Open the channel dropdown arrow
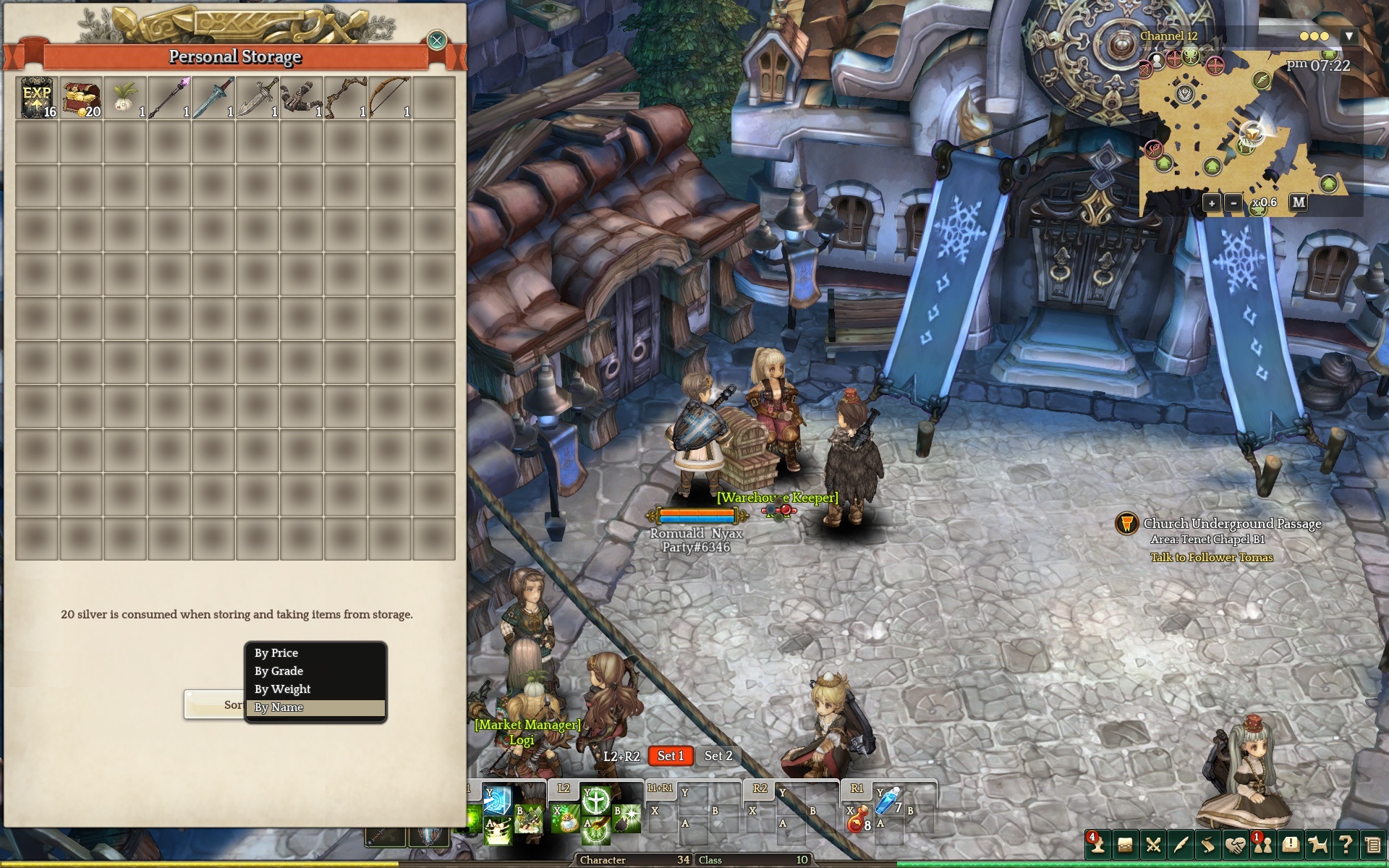1389x868 pixels. click(x=1348, y=36)
